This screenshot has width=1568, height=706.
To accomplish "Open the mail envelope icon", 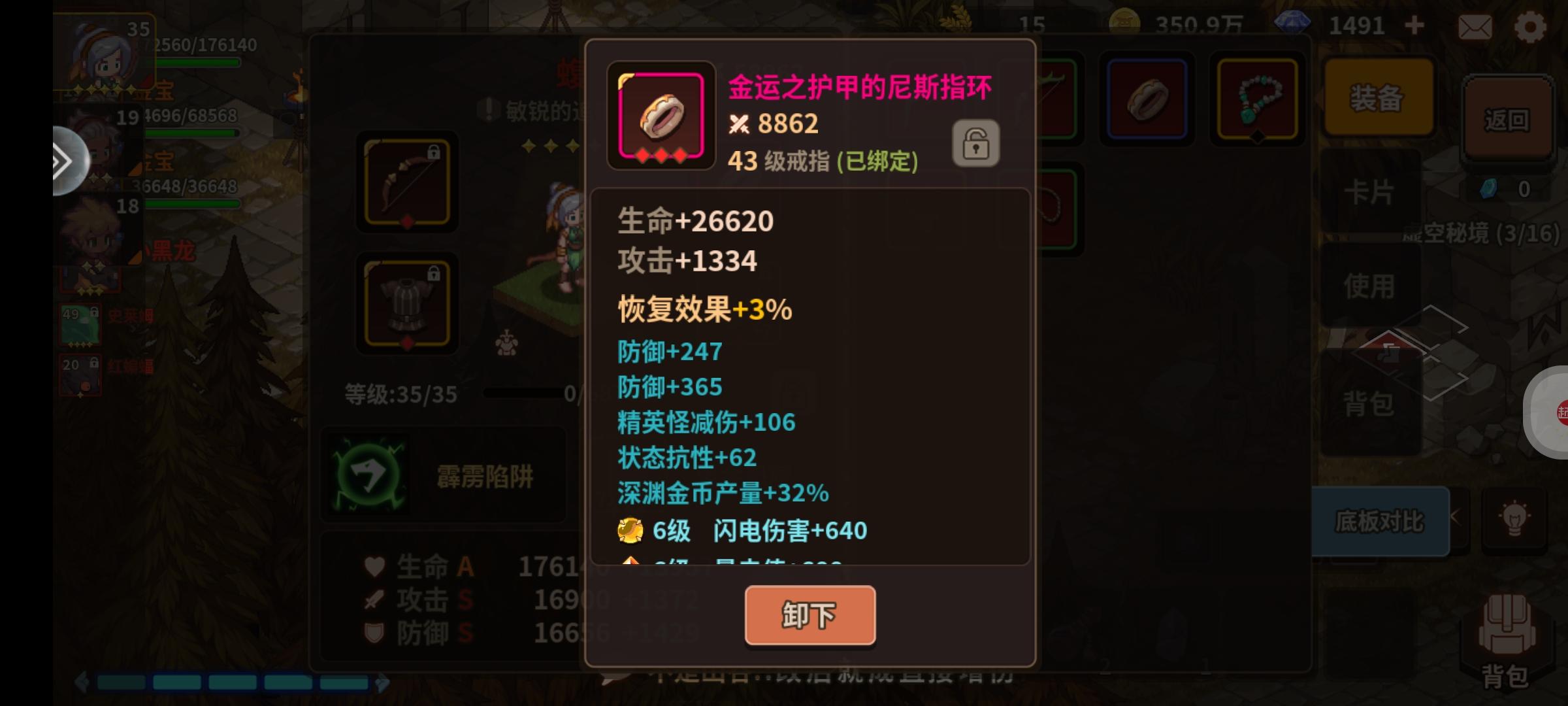I will [x=1475, y=26].
